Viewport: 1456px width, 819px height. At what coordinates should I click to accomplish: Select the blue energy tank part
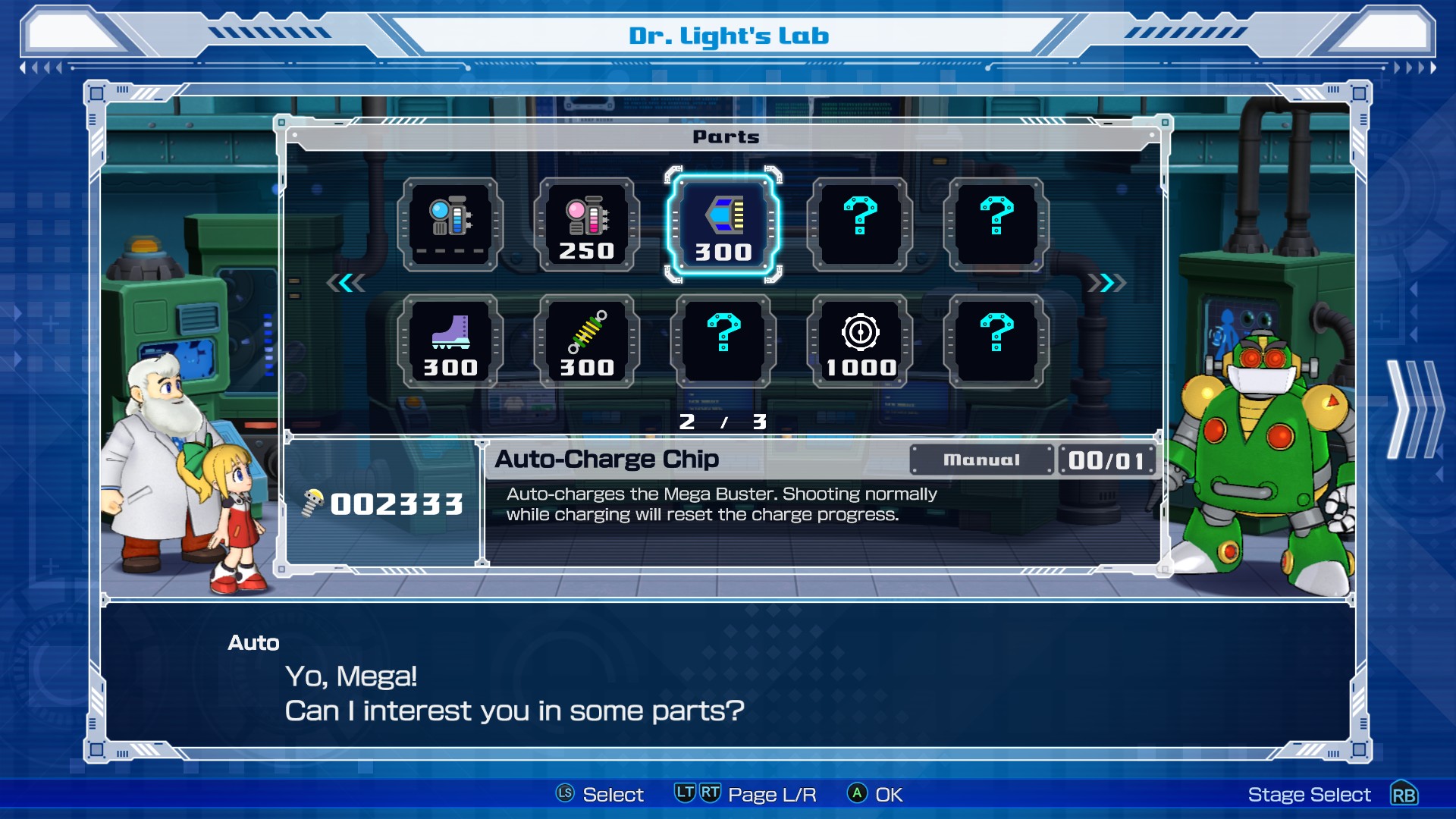click(x=450, y=225)
